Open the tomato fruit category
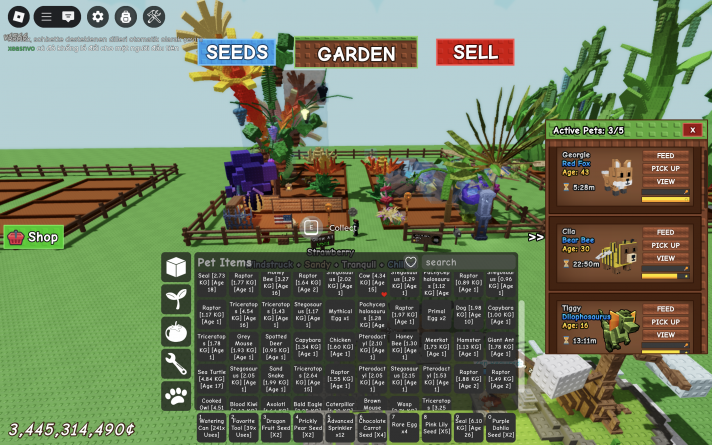The width and height of the screenshot is (712, 445). (x=176, y=331)
